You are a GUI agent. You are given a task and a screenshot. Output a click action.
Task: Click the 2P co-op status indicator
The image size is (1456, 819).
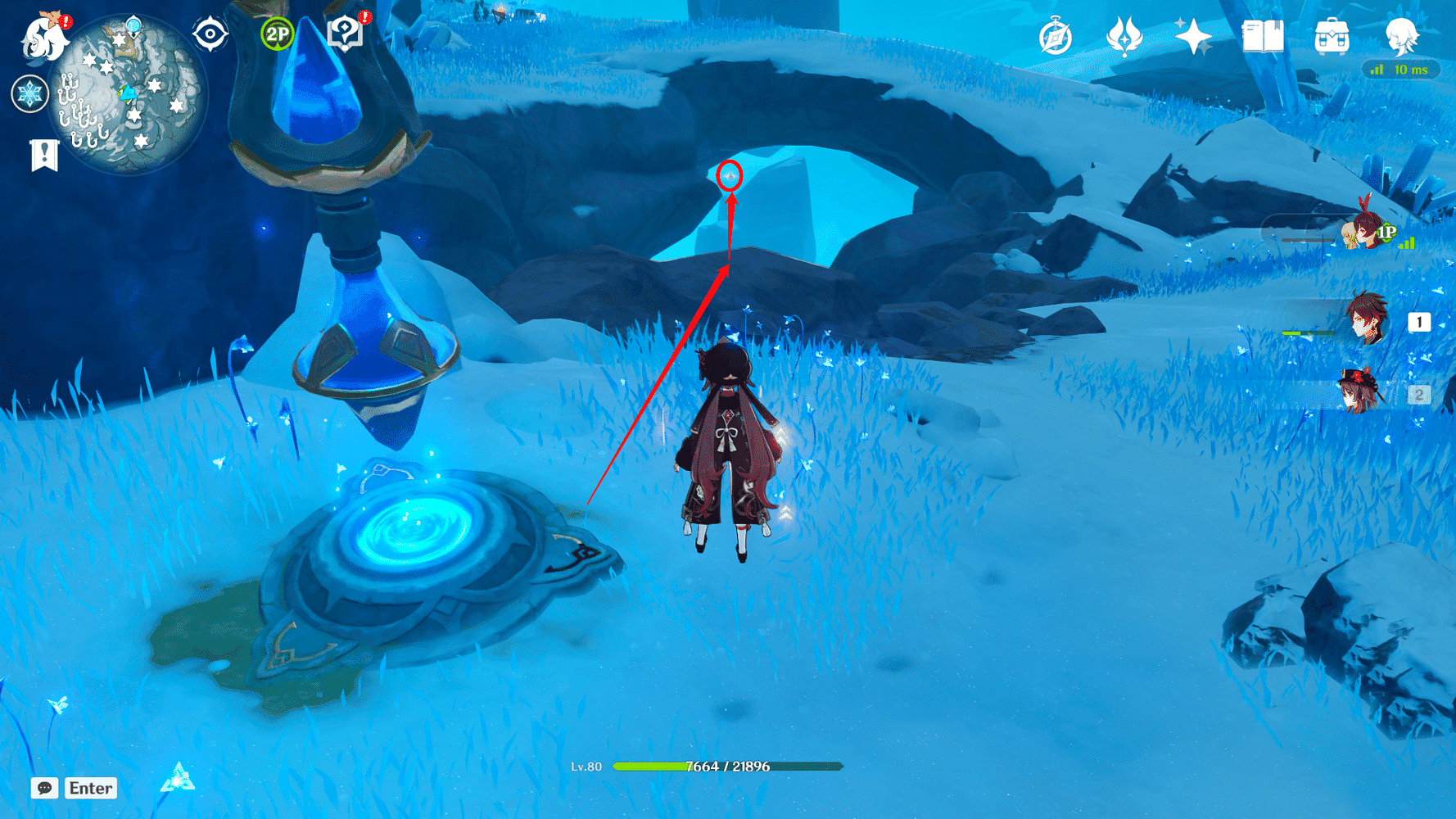pos(276,34)
